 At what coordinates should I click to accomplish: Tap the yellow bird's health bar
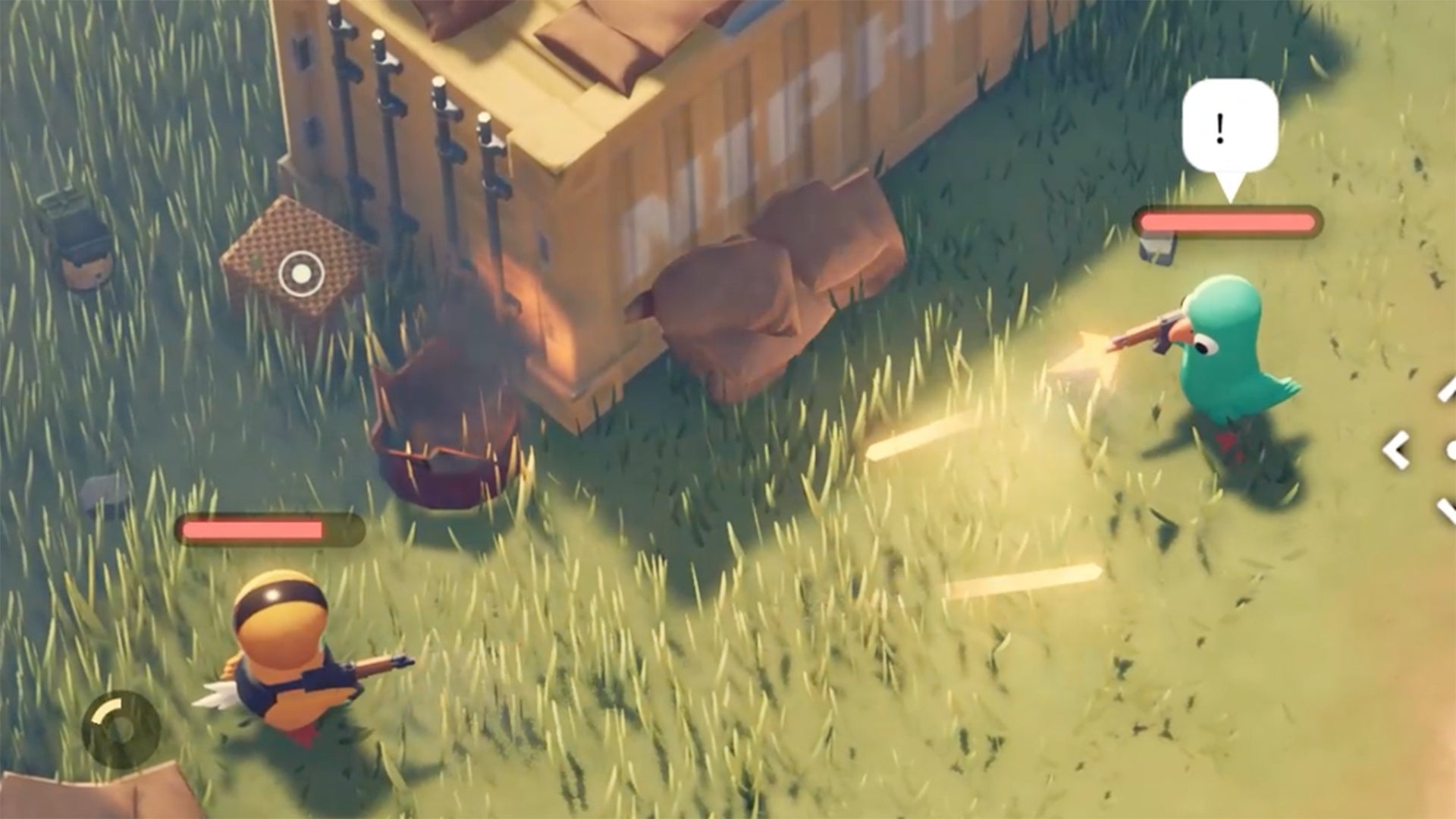(x=269, y=529)
